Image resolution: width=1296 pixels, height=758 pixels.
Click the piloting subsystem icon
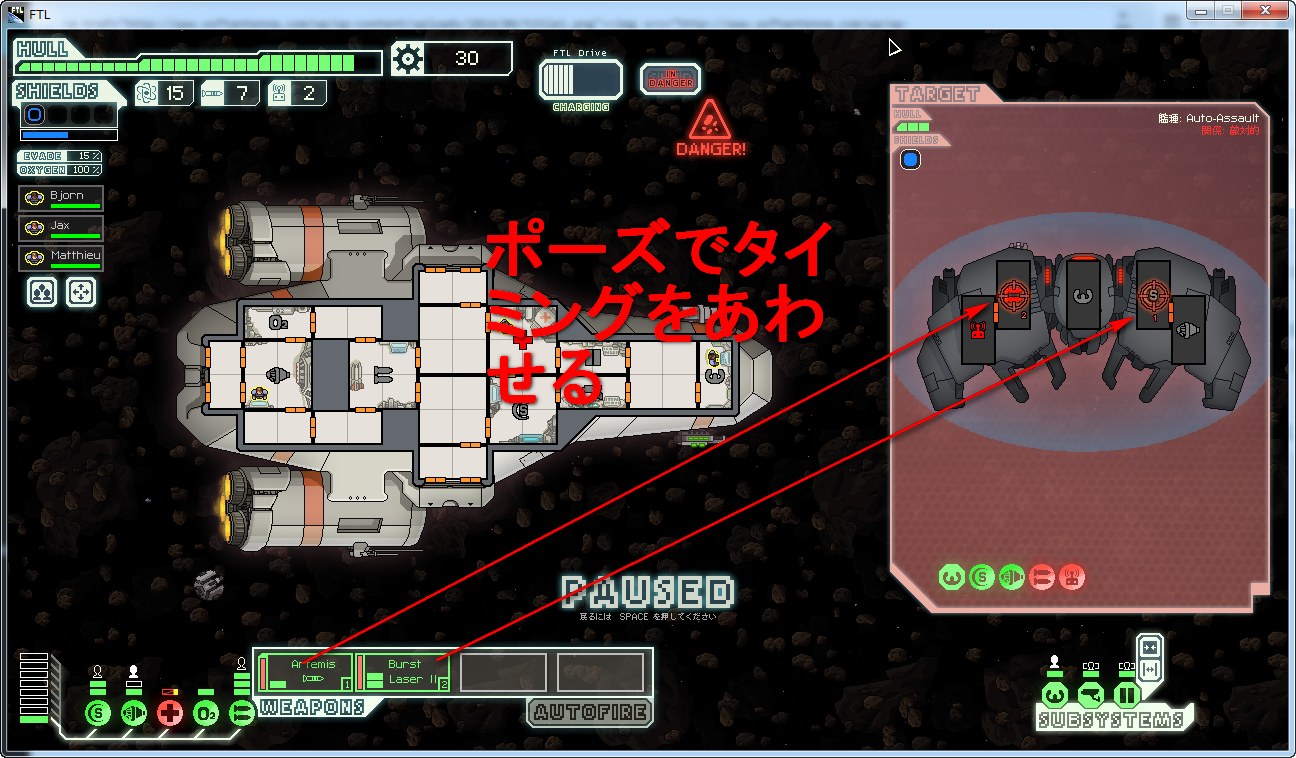pos(1054,694)
